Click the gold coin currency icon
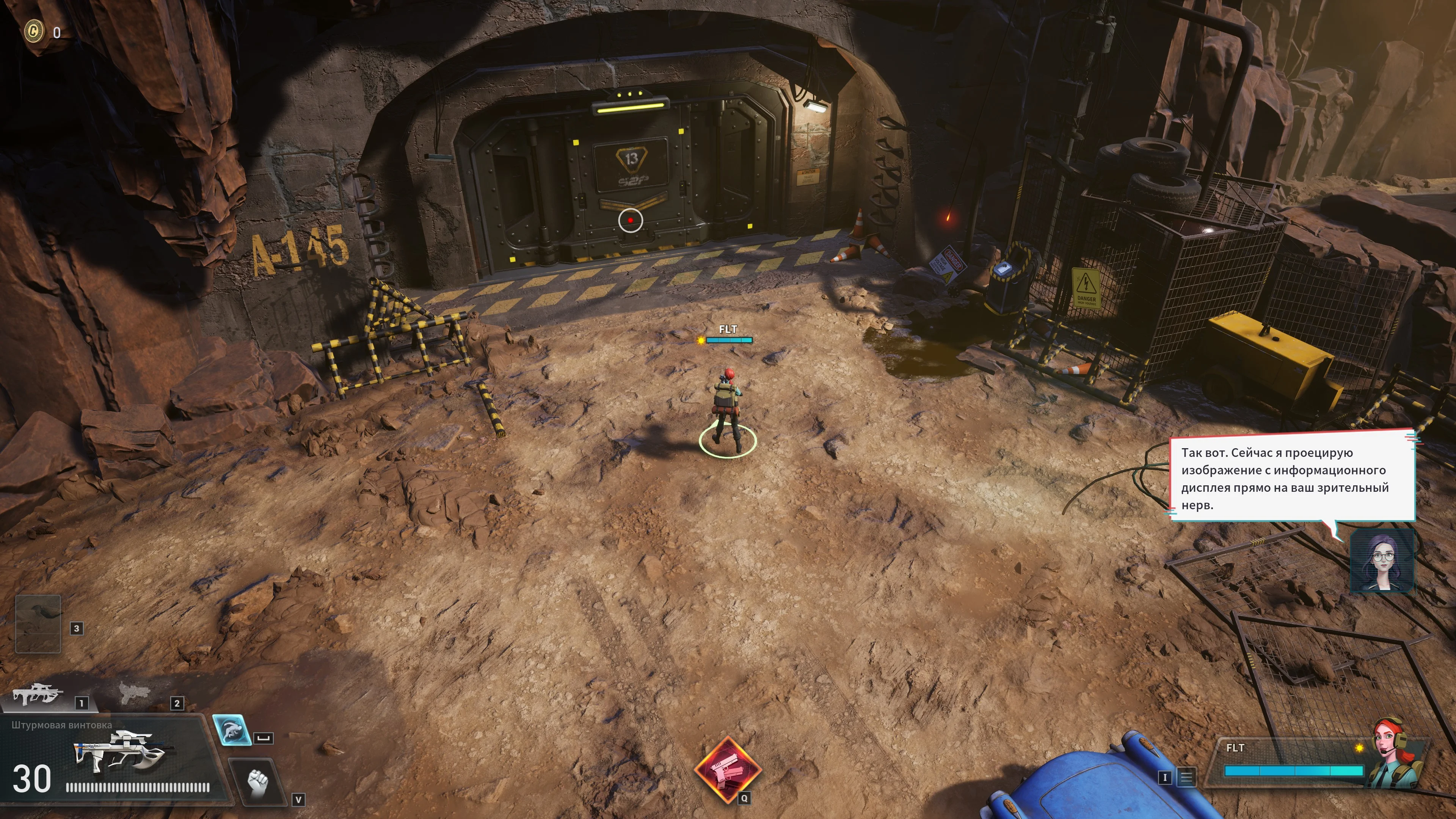This screenshot has height=819, width=1456. (34, 31)
